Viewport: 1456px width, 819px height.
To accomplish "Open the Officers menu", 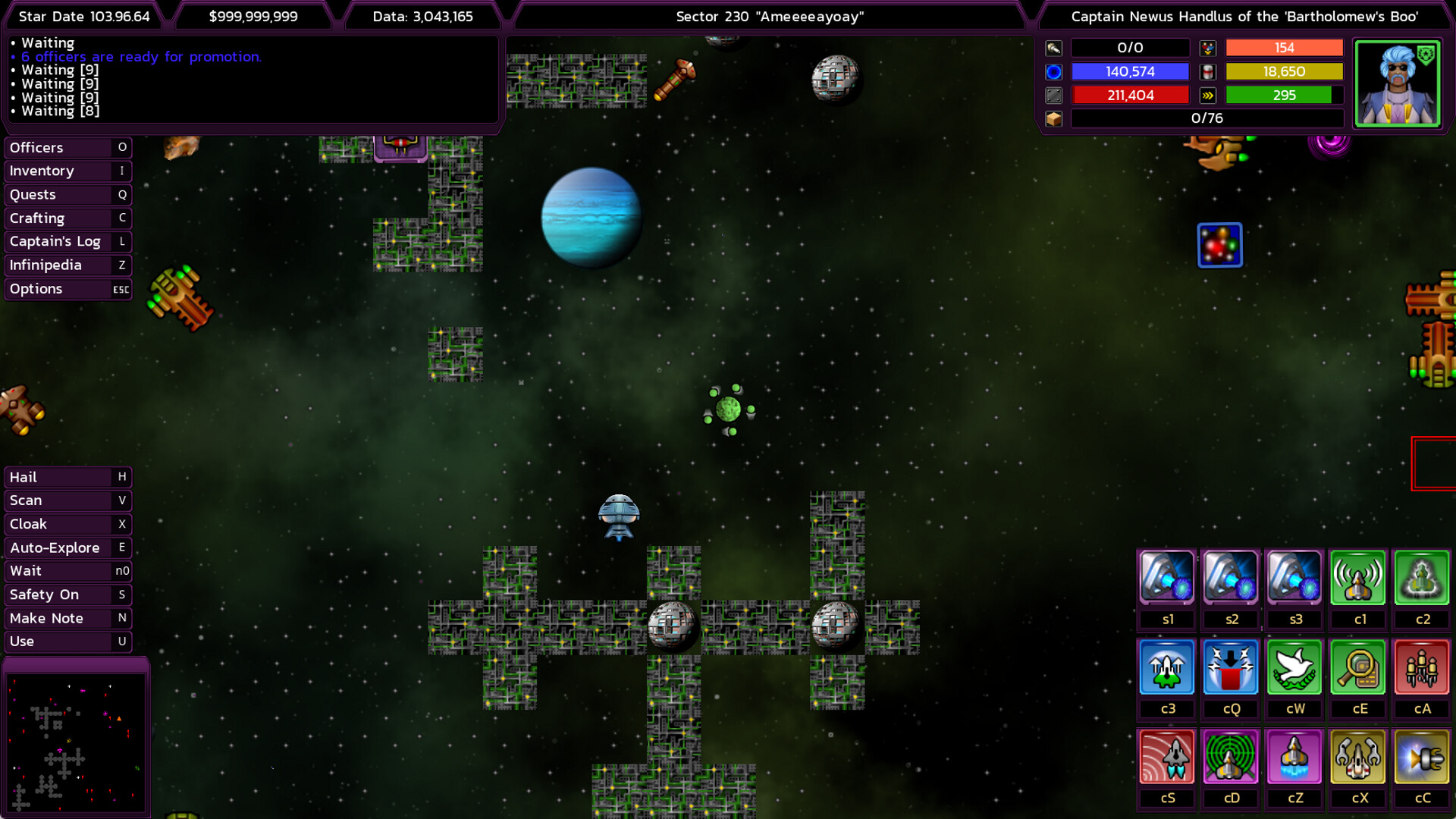I will coord(67,148).
